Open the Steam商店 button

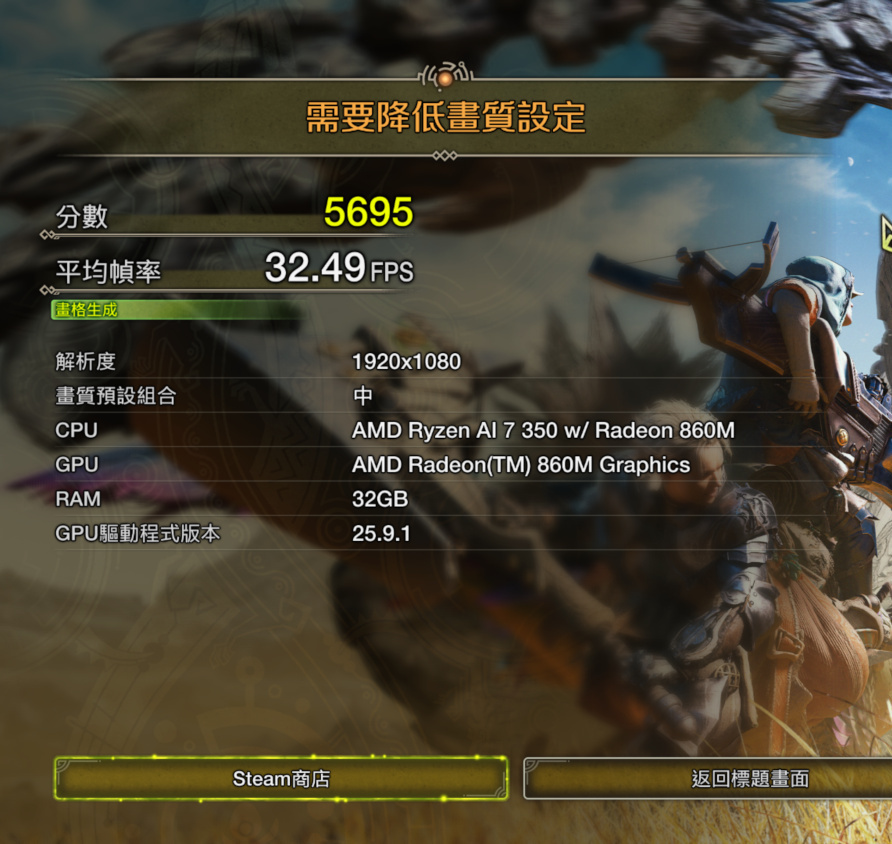[x=281, y=778]
